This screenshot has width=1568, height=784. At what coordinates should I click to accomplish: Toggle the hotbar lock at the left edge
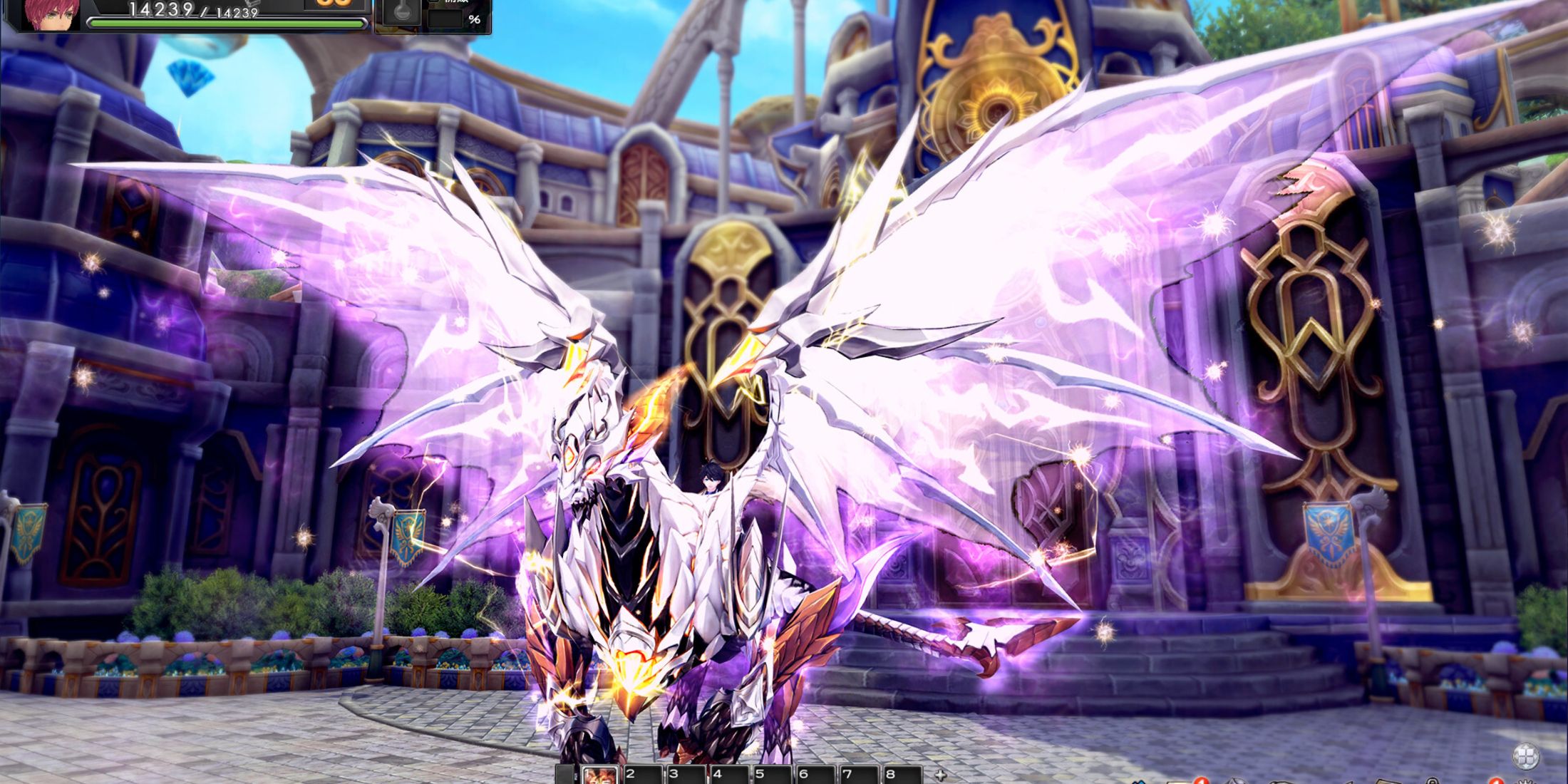click(574, 775)
